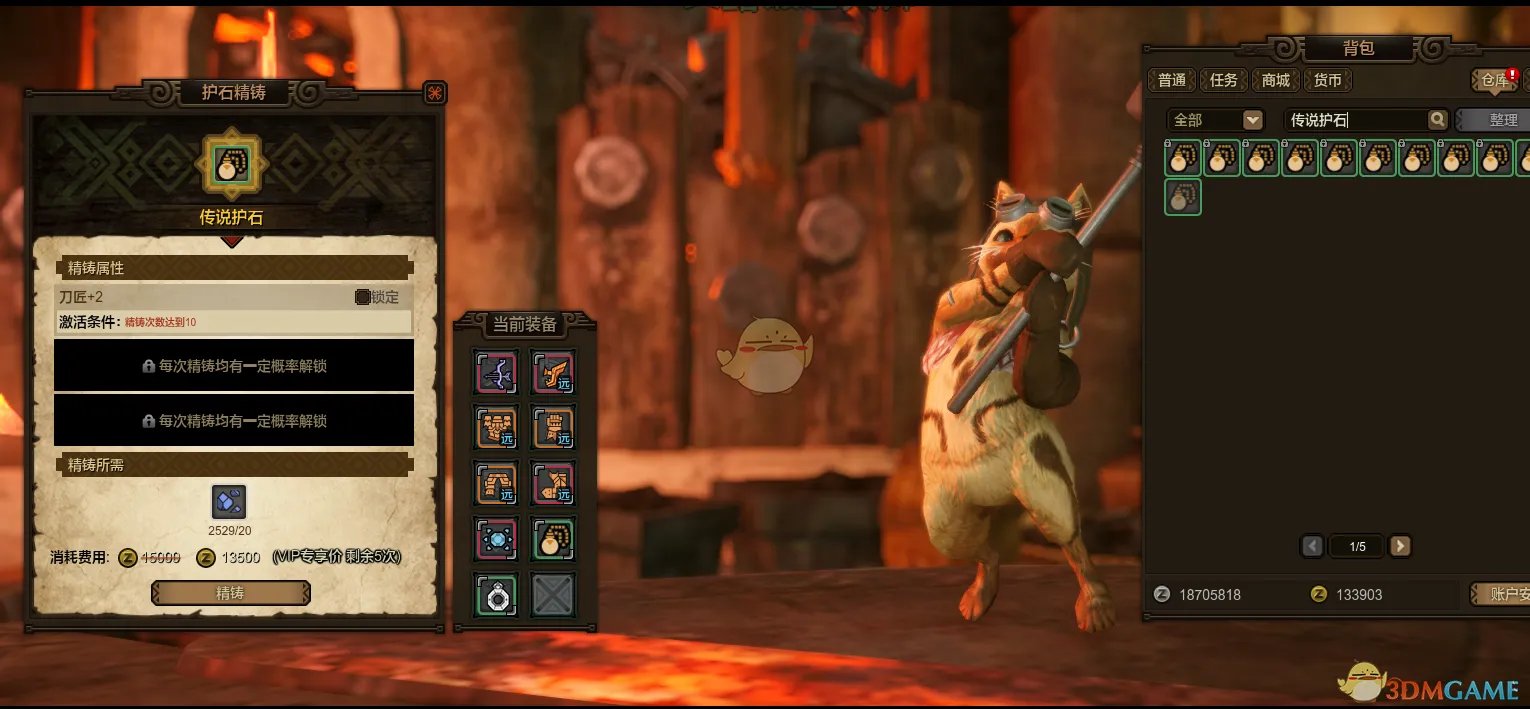Switch to the 普通 backpack tab
Image resolution: width=1530 pixels, height=709 pixels.
point(1172,80)
